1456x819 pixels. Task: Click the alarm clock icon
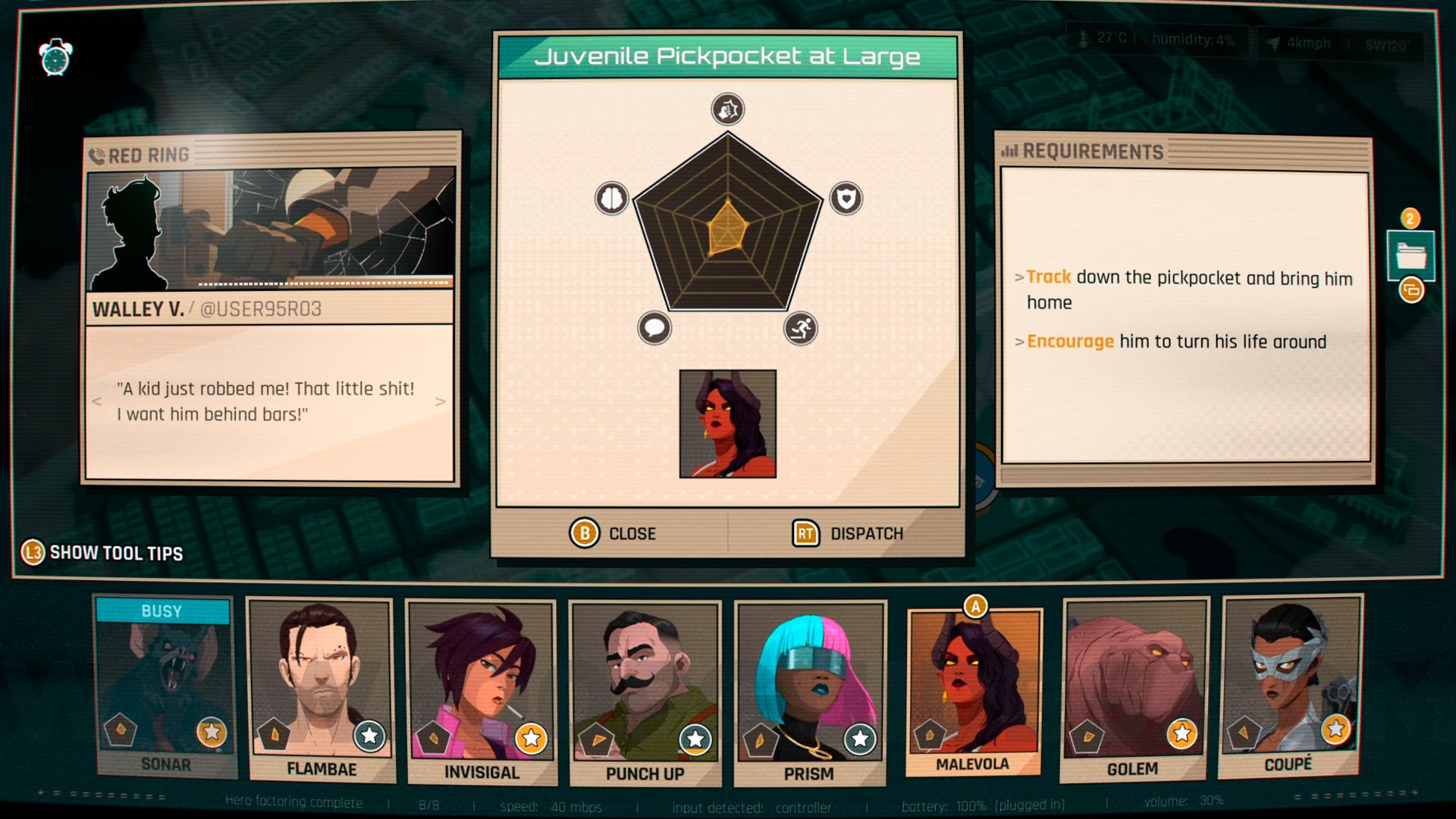click(56, 57)
